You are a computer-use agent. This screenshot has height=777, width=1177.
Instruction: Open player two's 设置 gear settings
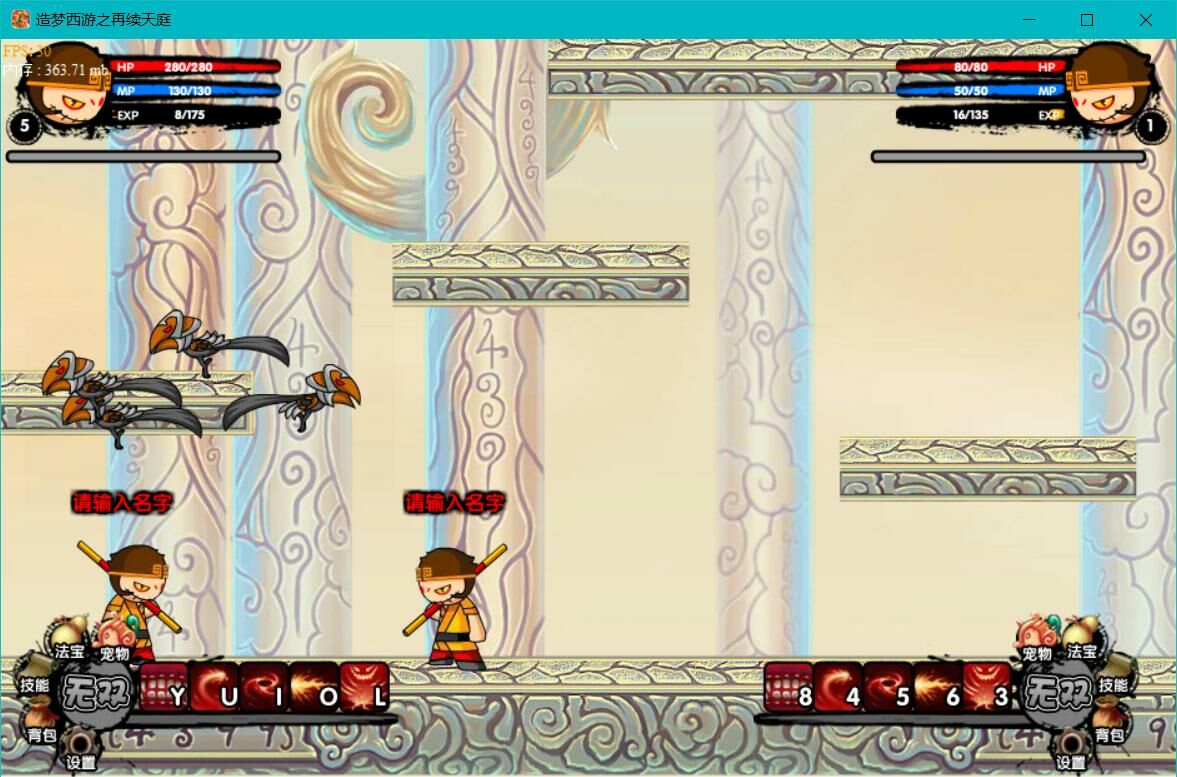[1071, 750]
